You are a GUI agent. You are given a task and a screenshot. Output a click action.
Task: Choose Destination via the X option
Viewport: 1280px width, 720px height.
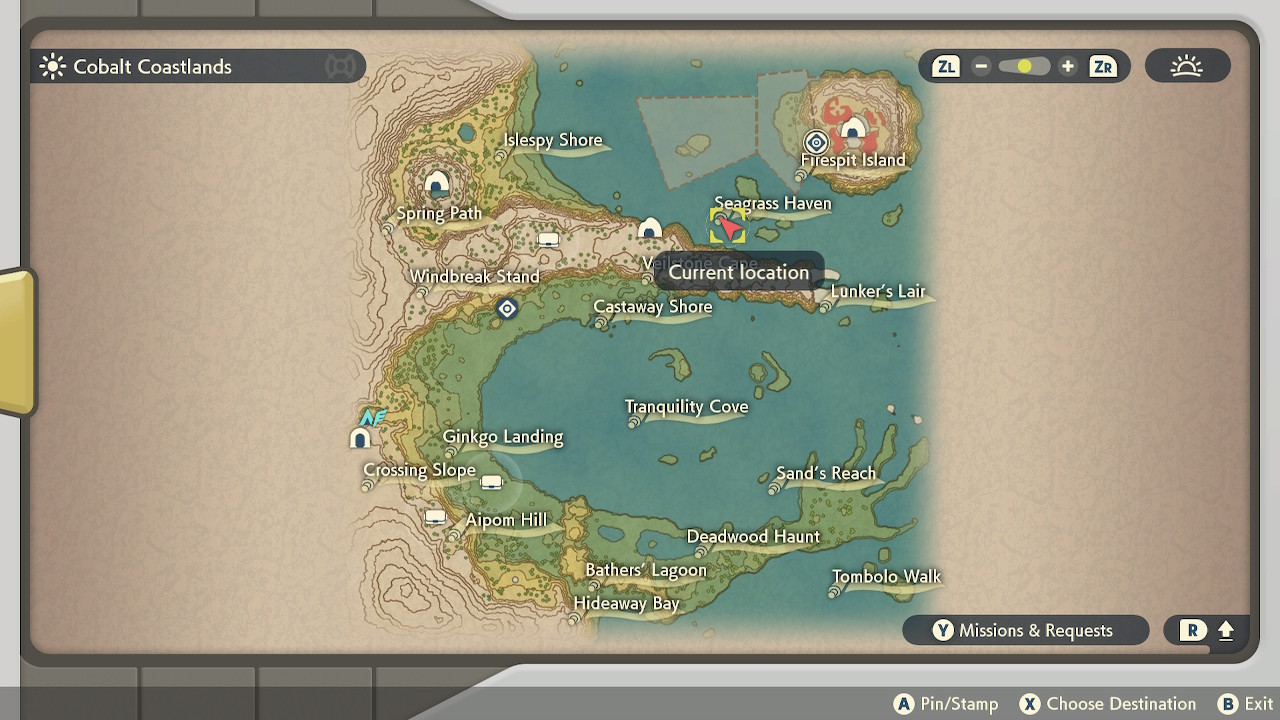pos(1106,703)
